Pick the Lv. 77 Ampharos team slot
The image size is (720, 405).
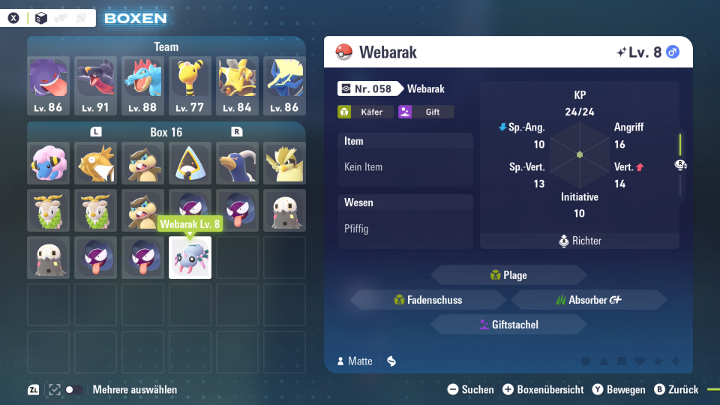(x=190, y=84)
